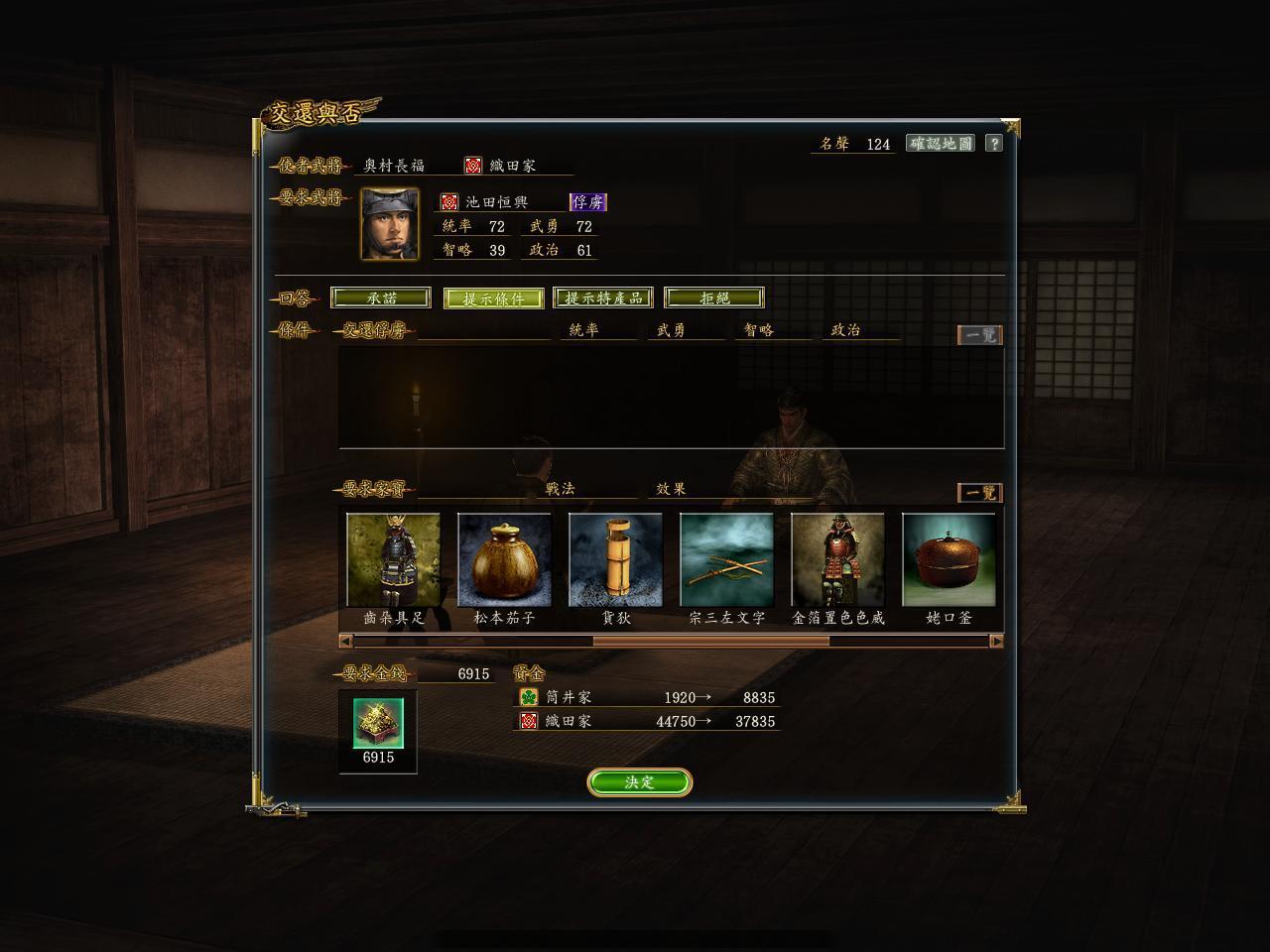Open the question mark help button
Screen dimensions: 1270x952
coord(994,144)
